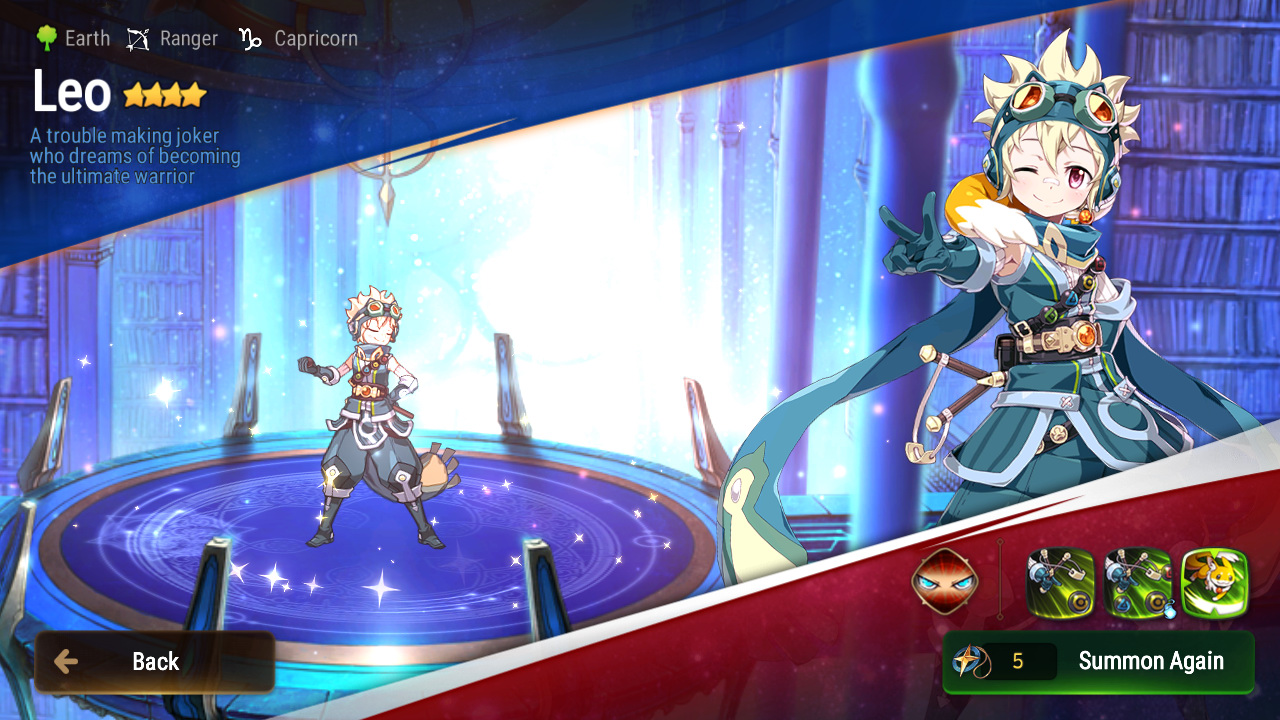Hit the Summon Again button
Viewport: 1280px width, 720px height.
[1098, 661]
